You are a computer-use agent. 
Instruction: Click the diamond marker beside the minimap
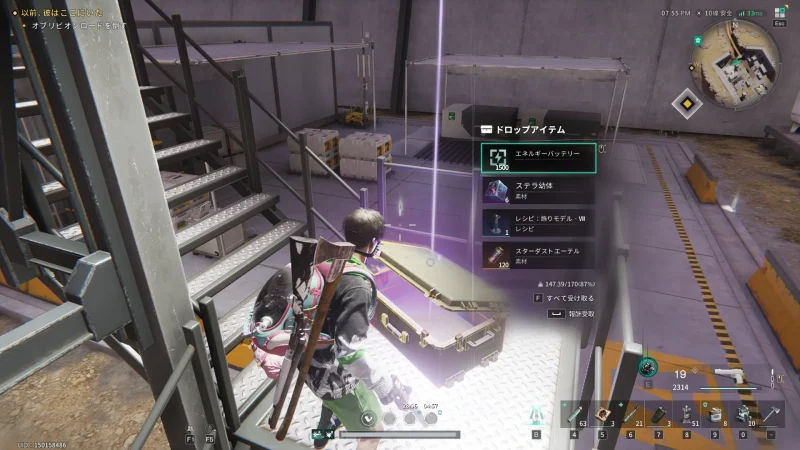[685, 103]
